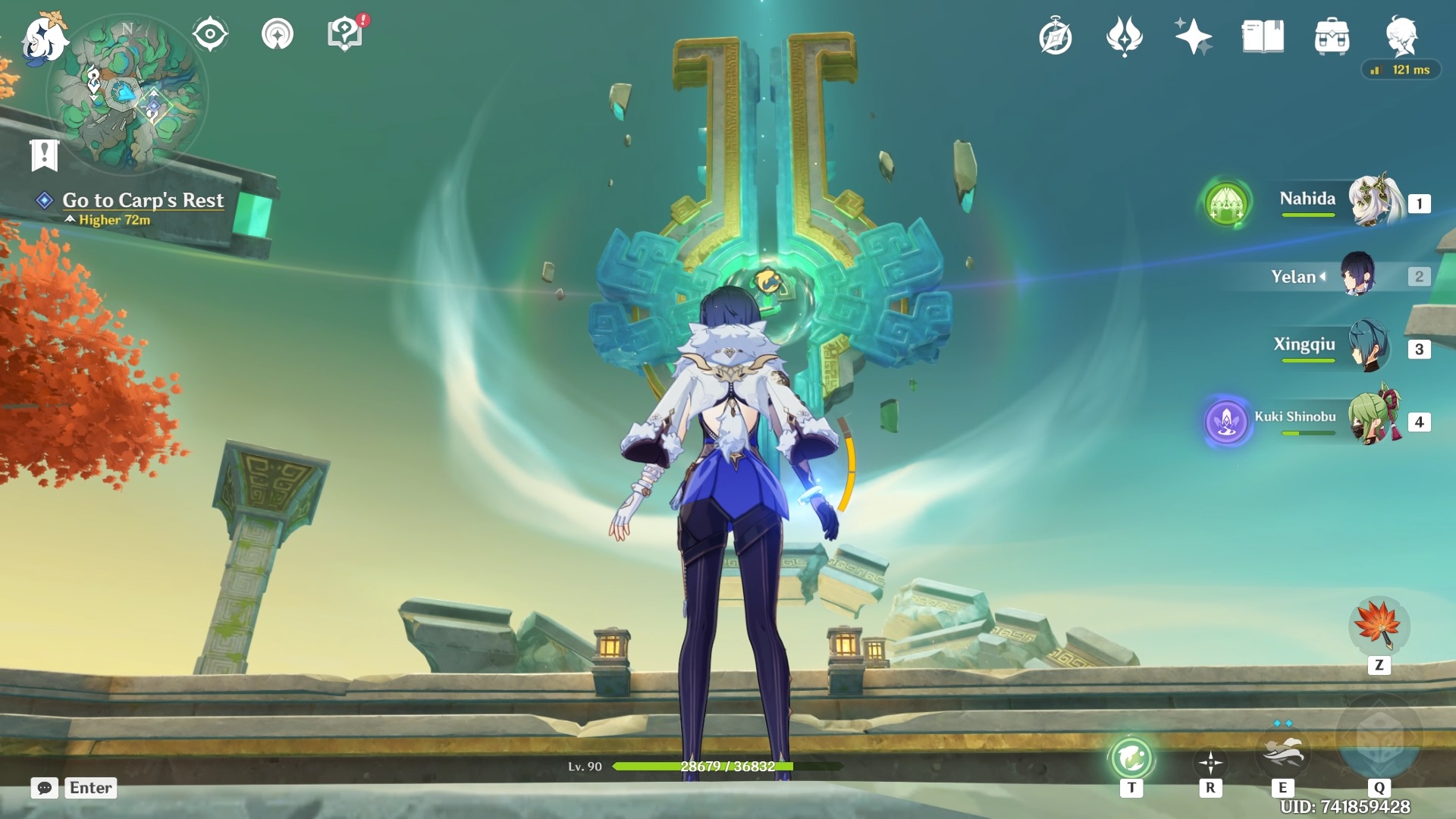The height and width of the screenshot is (819, 1456).
Task: Open the Archive book icon
Action: [x=1264, y=34]
